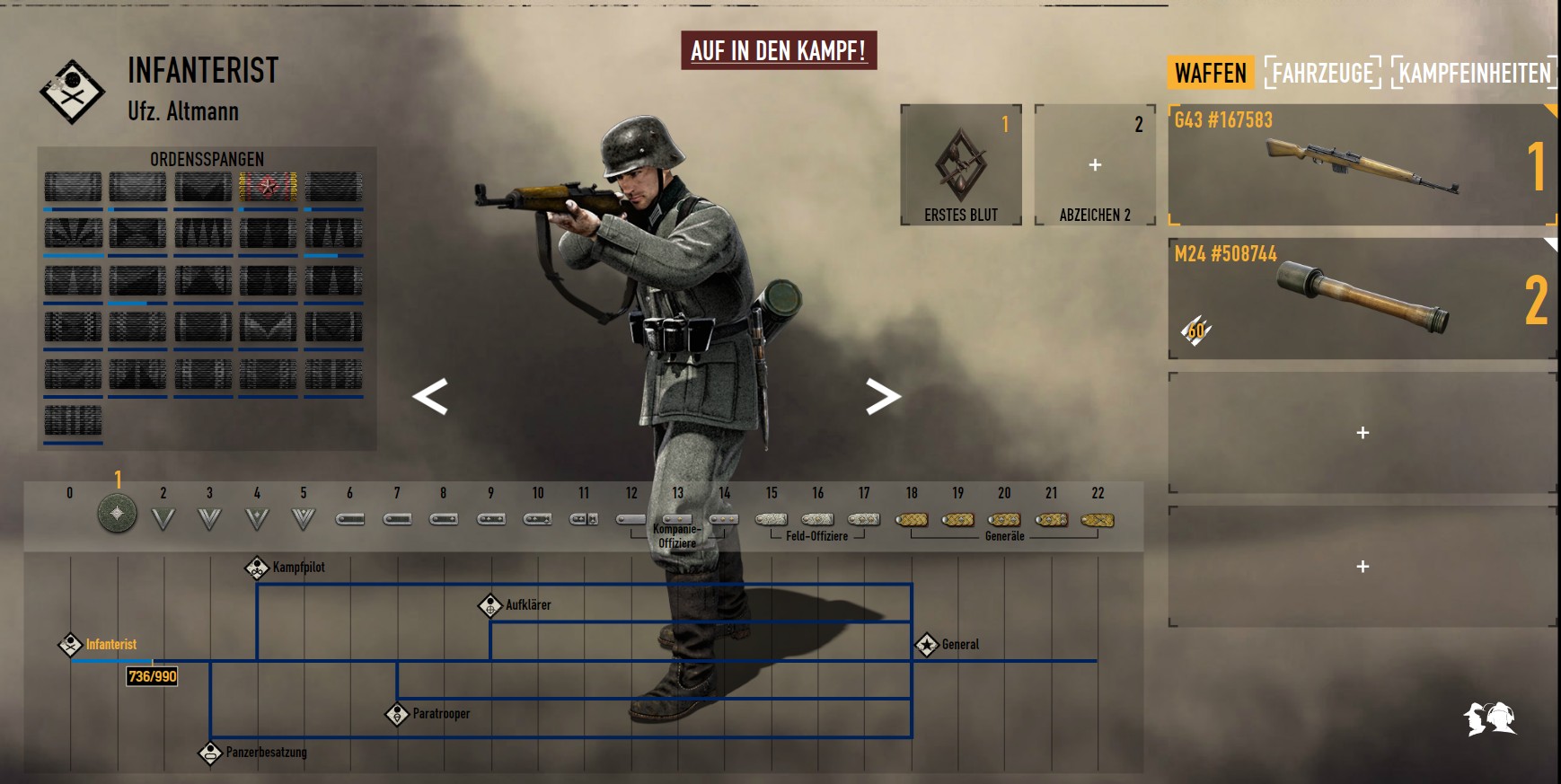This screenshot has width=1561, height=784.
Task: Open the empty Abzeichen 2 slot
Action: (1094, 164)
